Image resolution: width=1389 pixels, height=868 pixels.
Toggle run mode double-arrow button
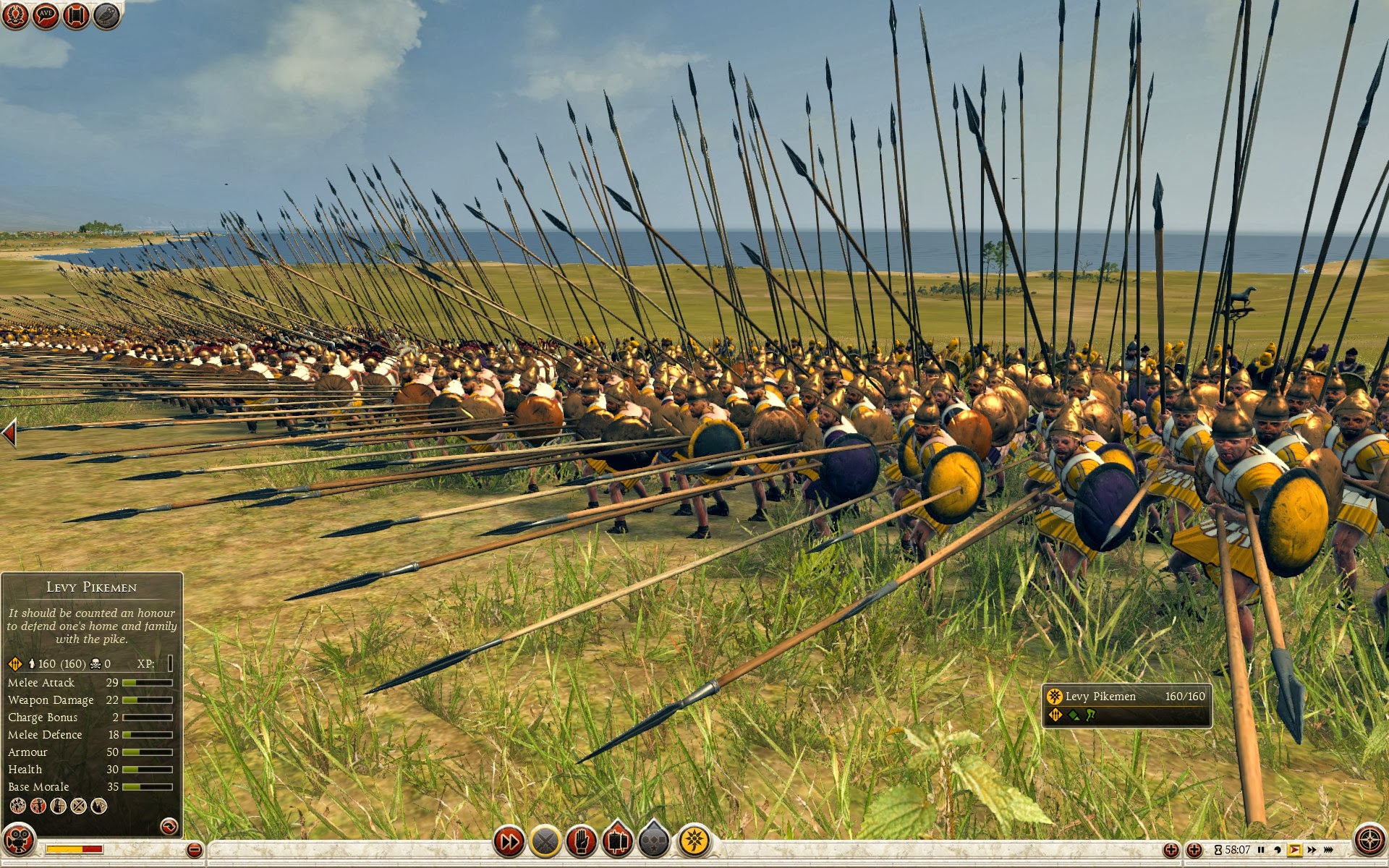coord(509,841)
